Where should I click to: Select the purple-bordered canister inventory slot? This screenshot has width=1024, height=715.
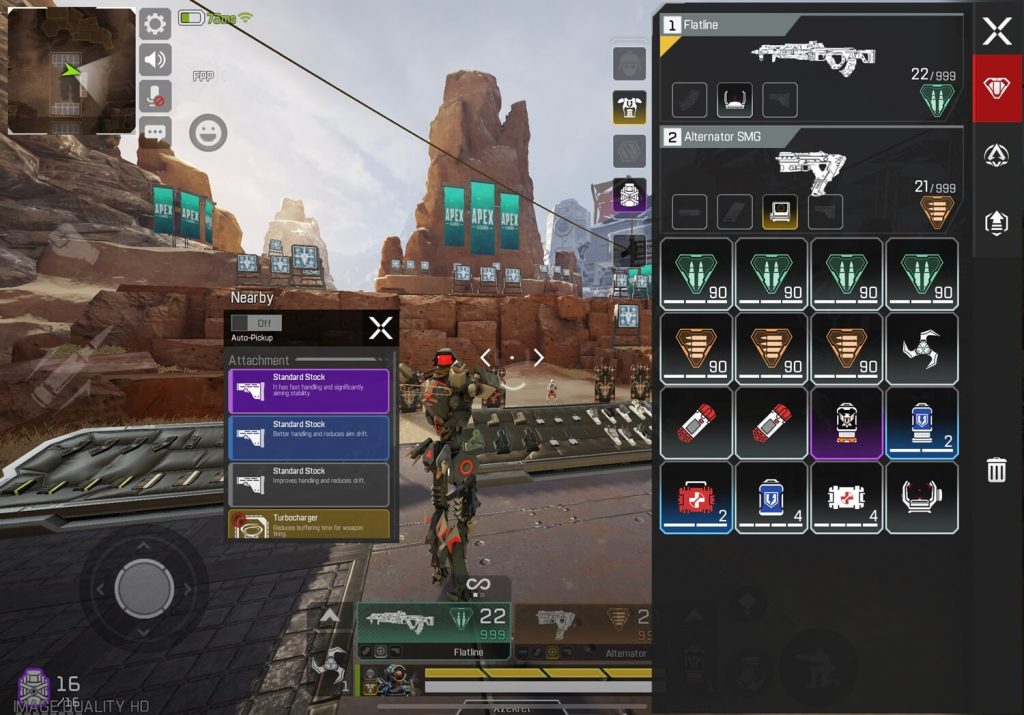click(x=846, y=423)
